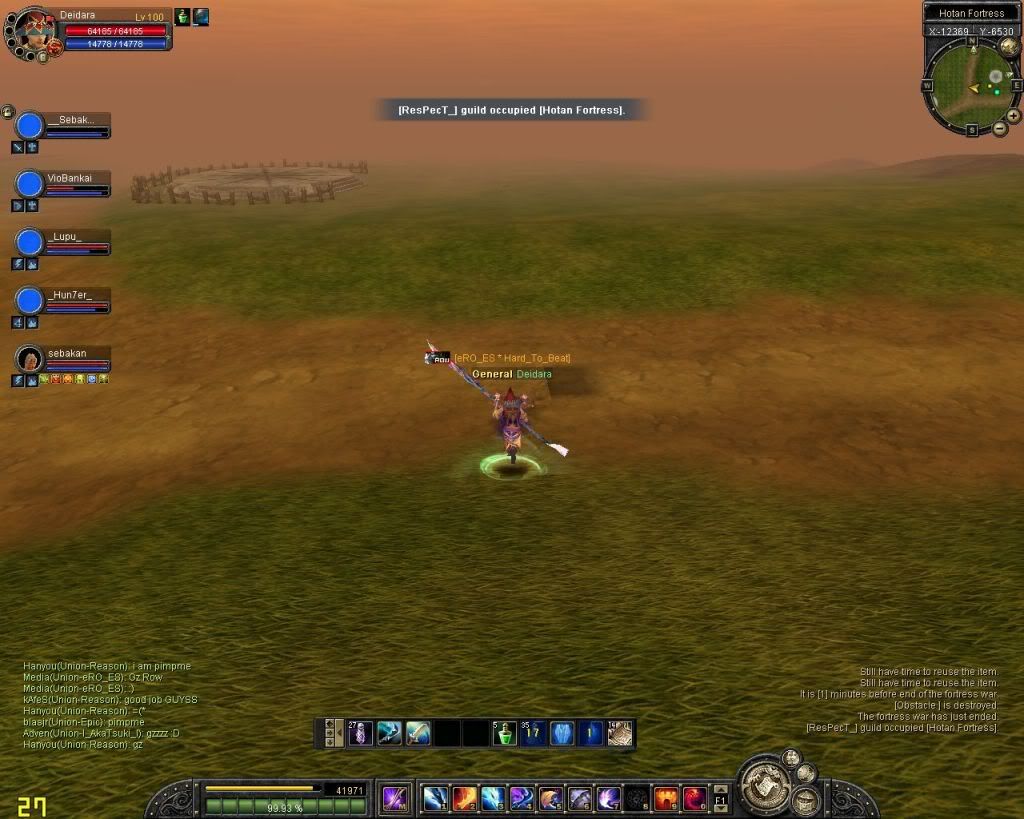Activate the ice skill in slot 3
The width and height of the screenshot is (1024, 819).
493,798
